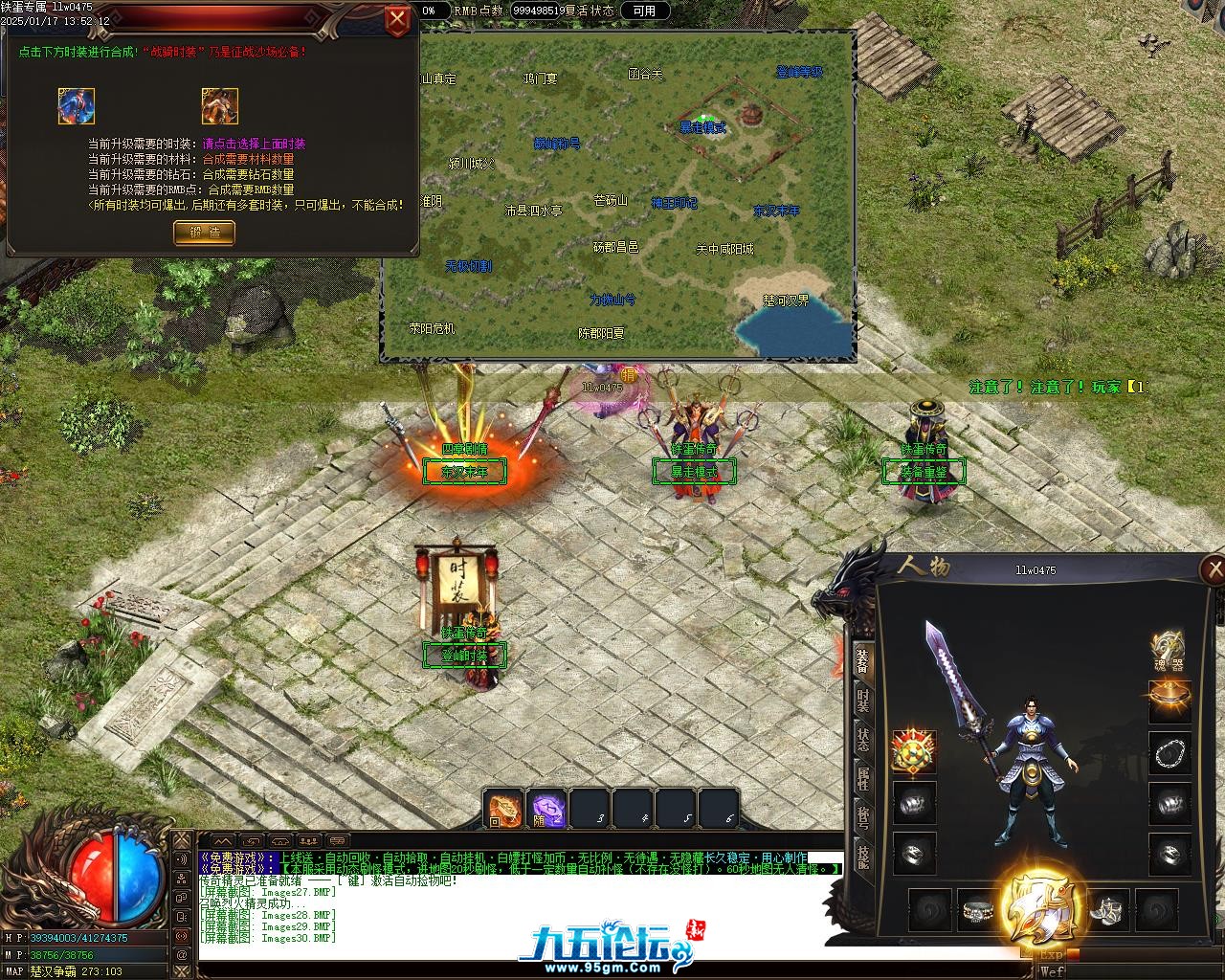The width and height of the screenshot is (1225, 980).
Task: Select the red and gold medal slot
Action: coord(914,752)
